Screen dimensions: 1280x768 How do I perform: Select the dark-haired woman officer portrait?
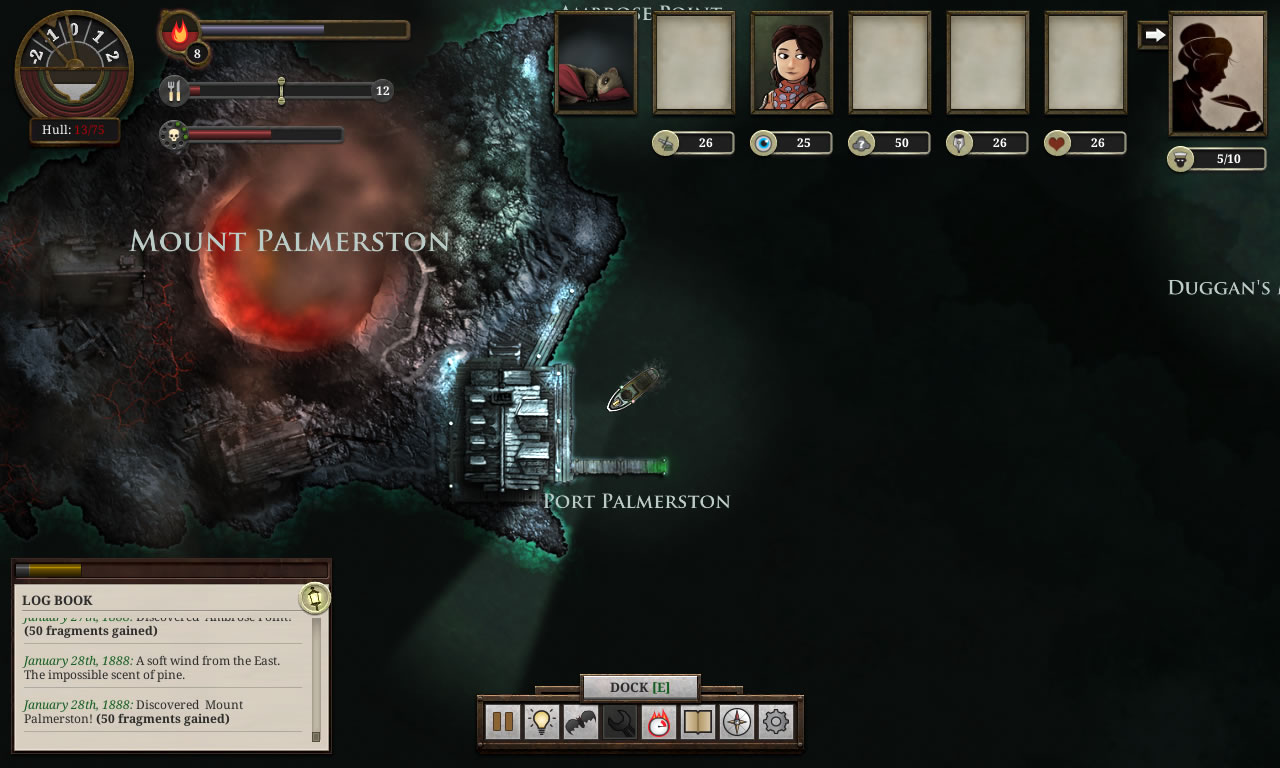[x=792, y=62]
